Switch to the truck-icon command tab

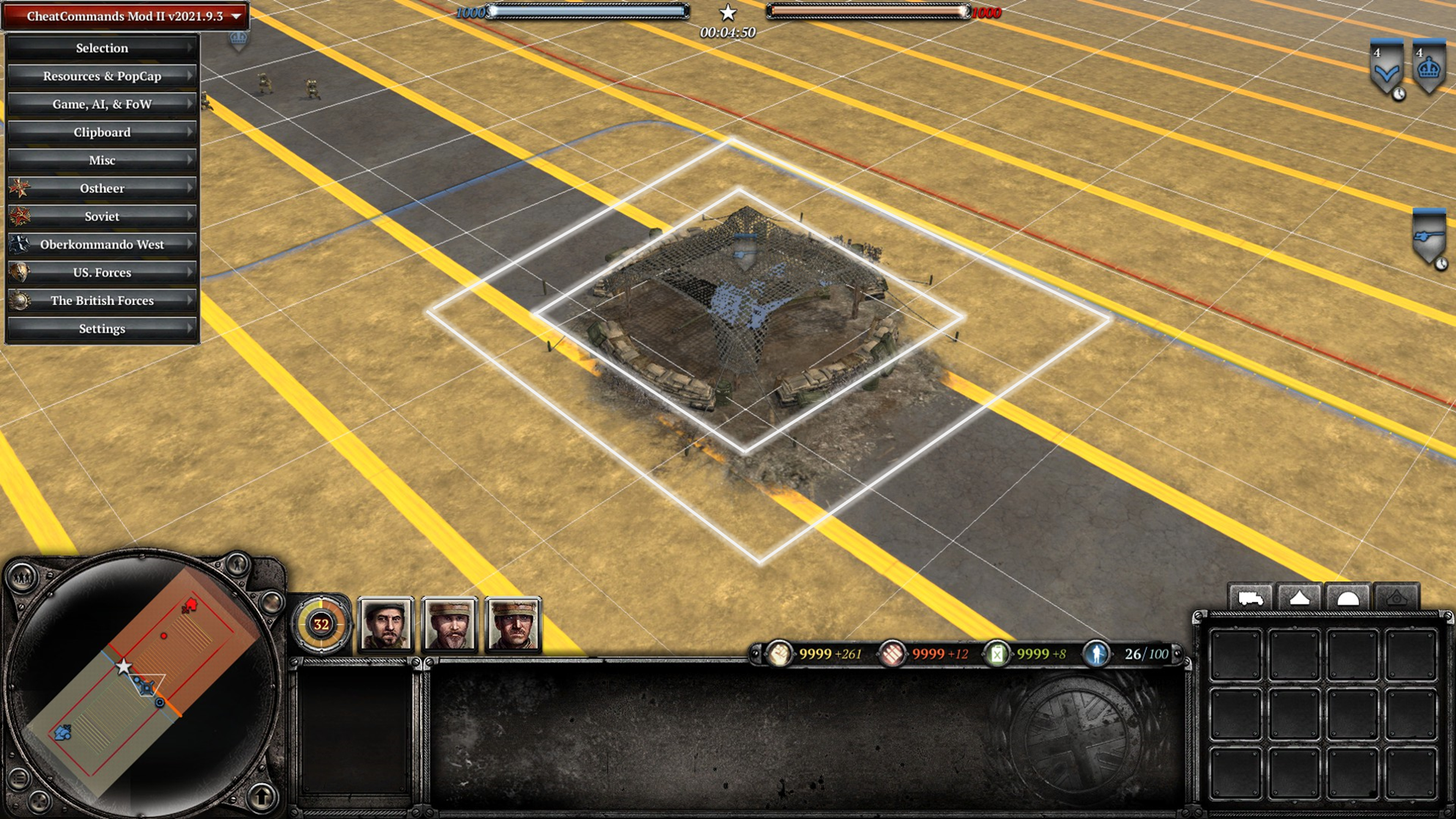coord(1250,598)
